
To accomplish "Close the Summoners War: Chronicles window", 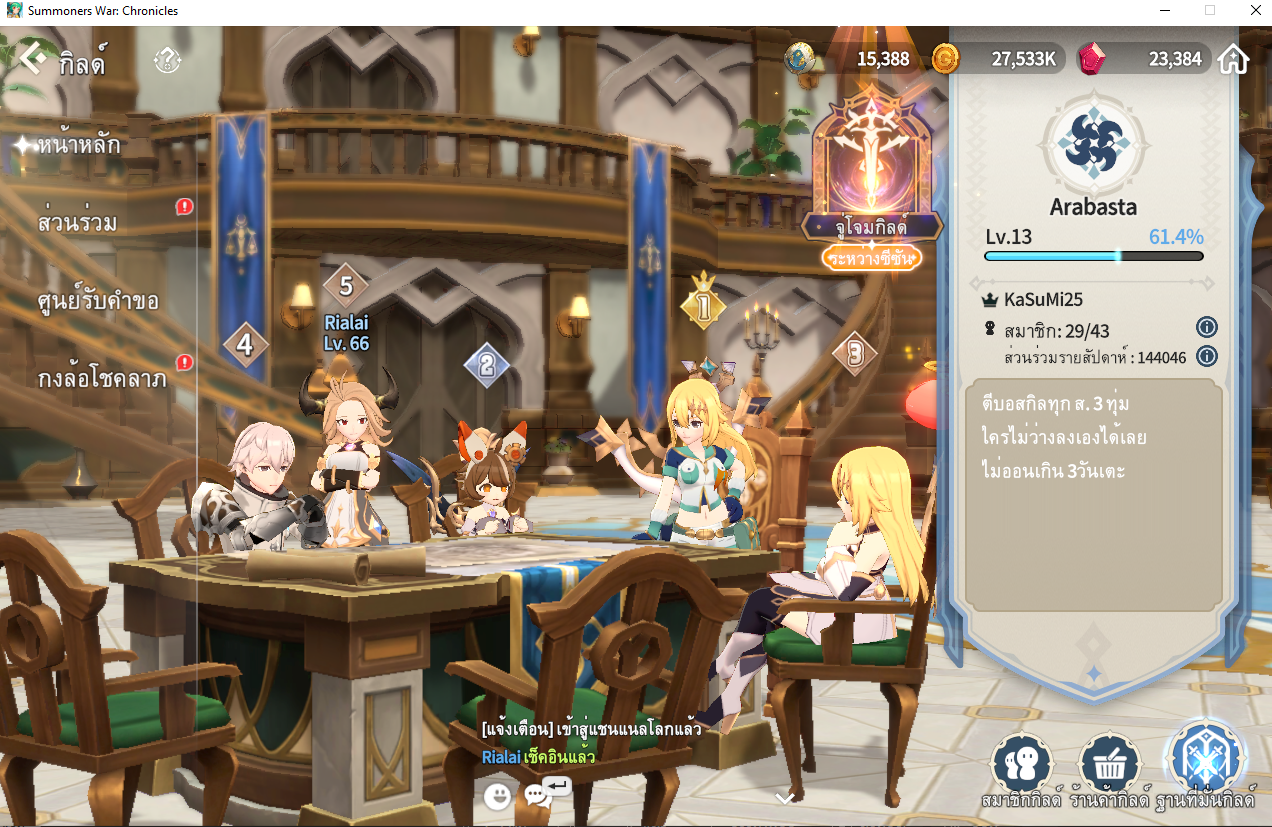I will [1249, 10].
